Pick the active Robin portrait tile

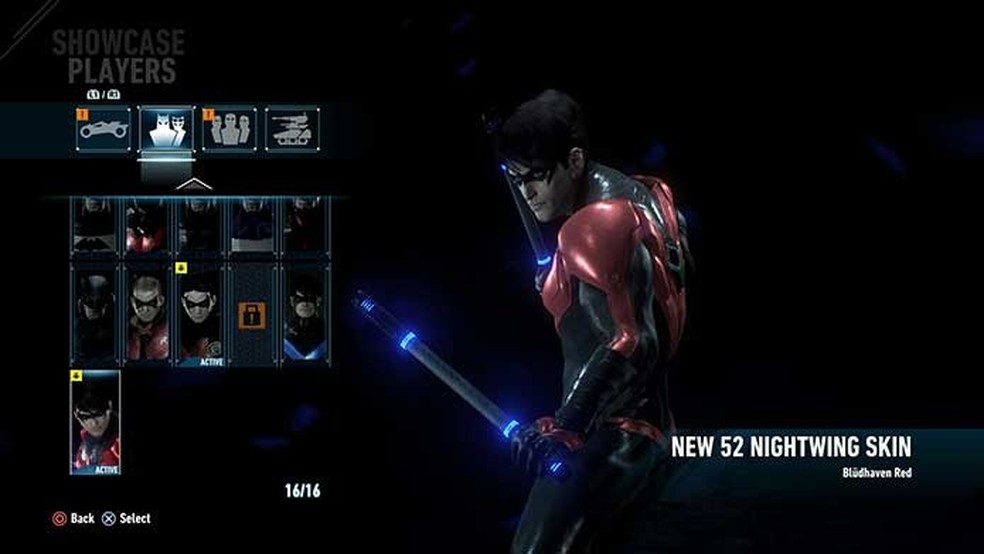click(200, 313)
